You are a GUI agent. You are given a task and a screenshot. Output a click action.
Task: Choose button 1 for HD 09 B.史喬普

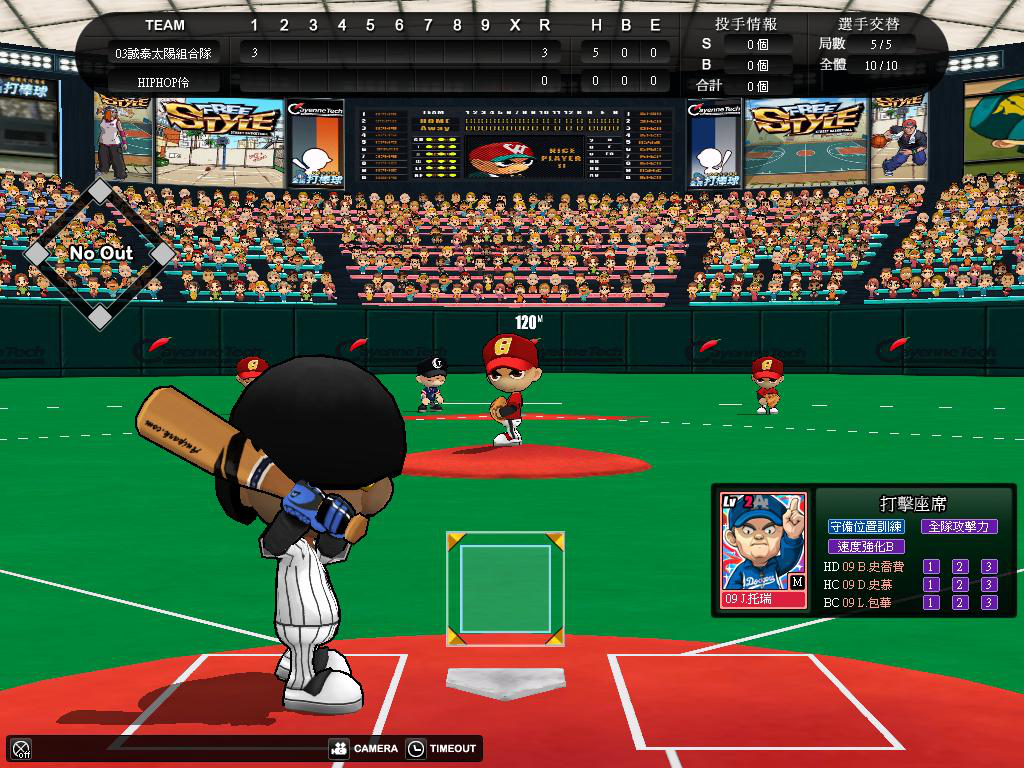pyautogui.click(x=931, y=567)
